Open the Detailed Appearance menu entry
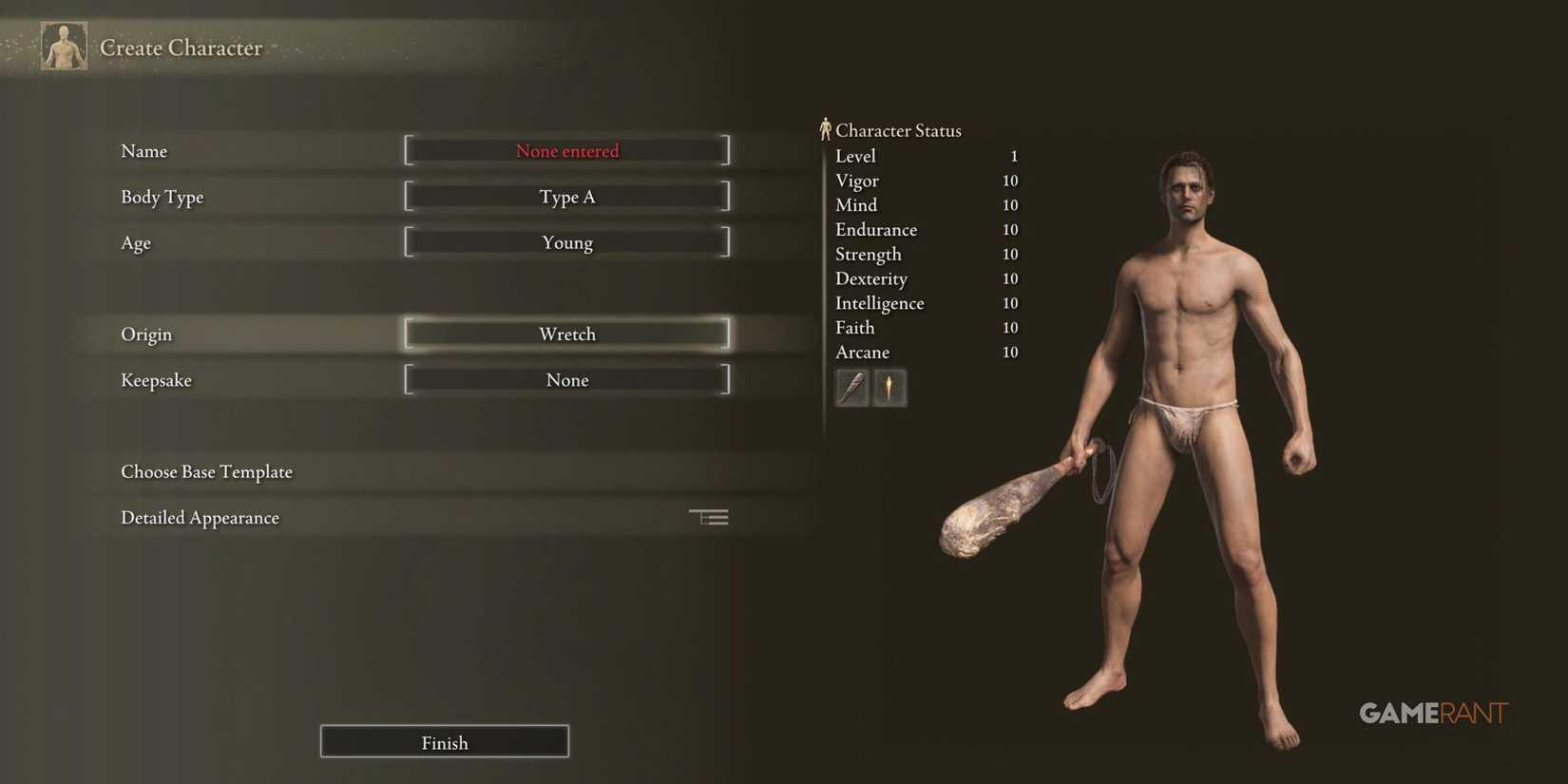This screenshot has height=784, width=1568. point(200,517)
